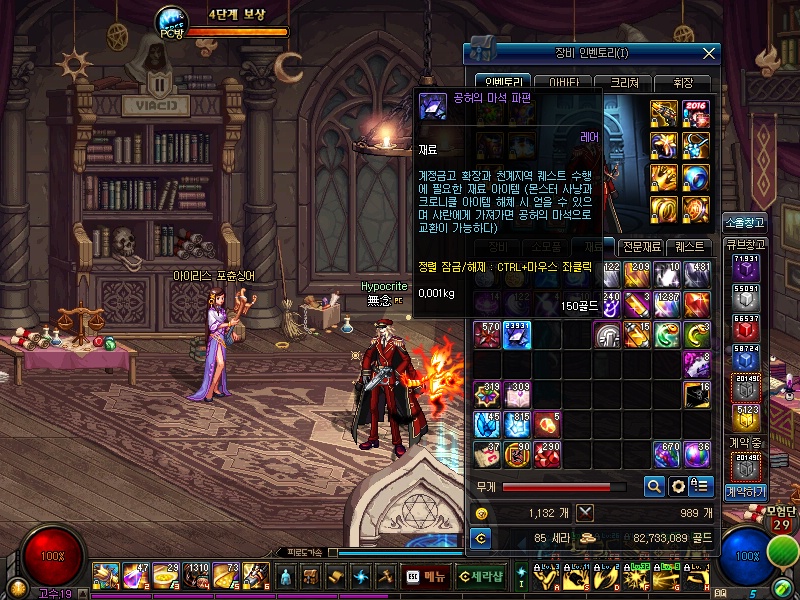Open the 퀘스트 item category tab
Image resolution: width=800 pixels, height=600 pixels.
(x=689, y=246)
